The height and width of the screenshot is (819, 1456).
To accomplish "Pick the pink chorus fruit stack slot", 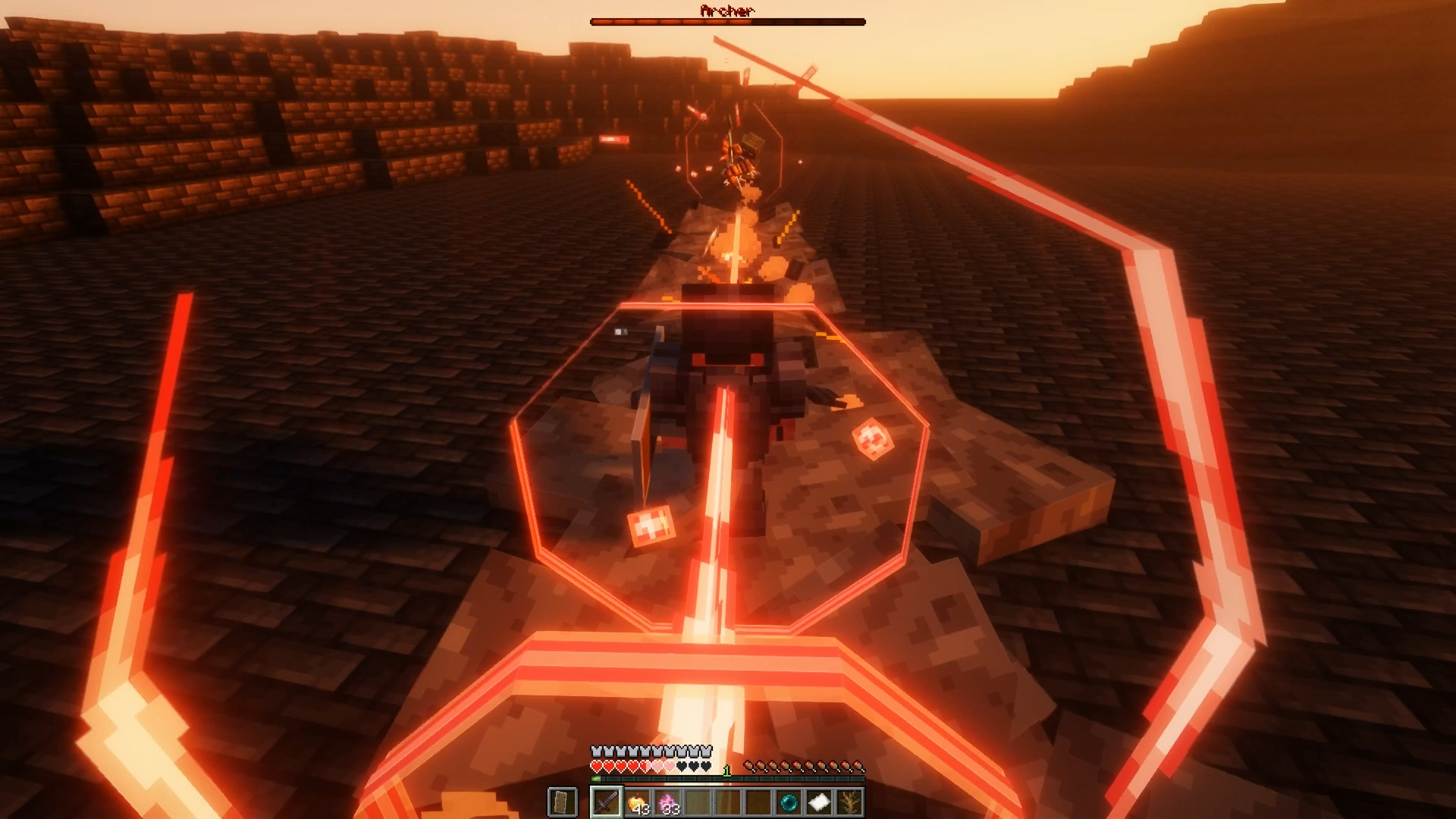I will tap(667, 802).
